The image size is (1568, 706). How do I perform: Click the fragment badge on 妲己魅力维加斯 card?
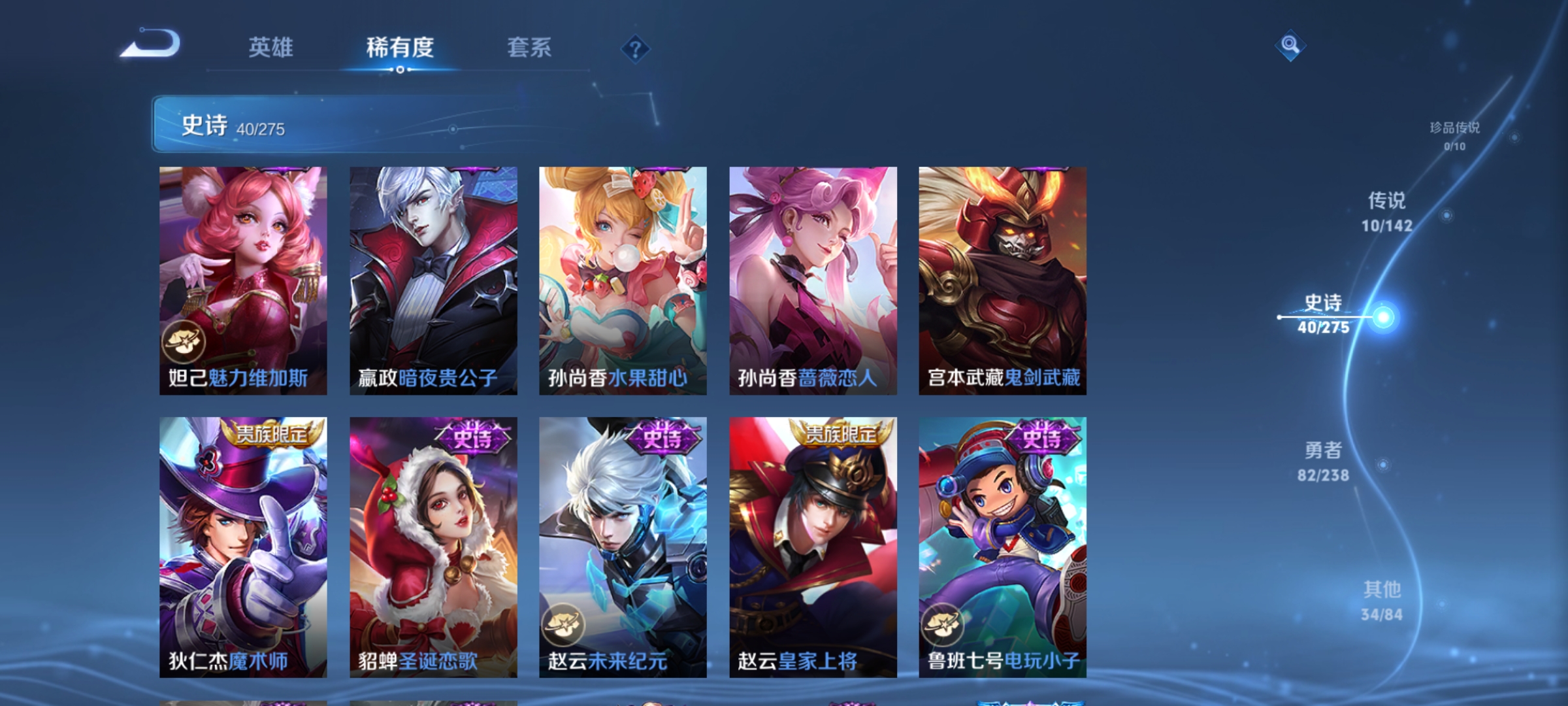[x=186, y=342]
